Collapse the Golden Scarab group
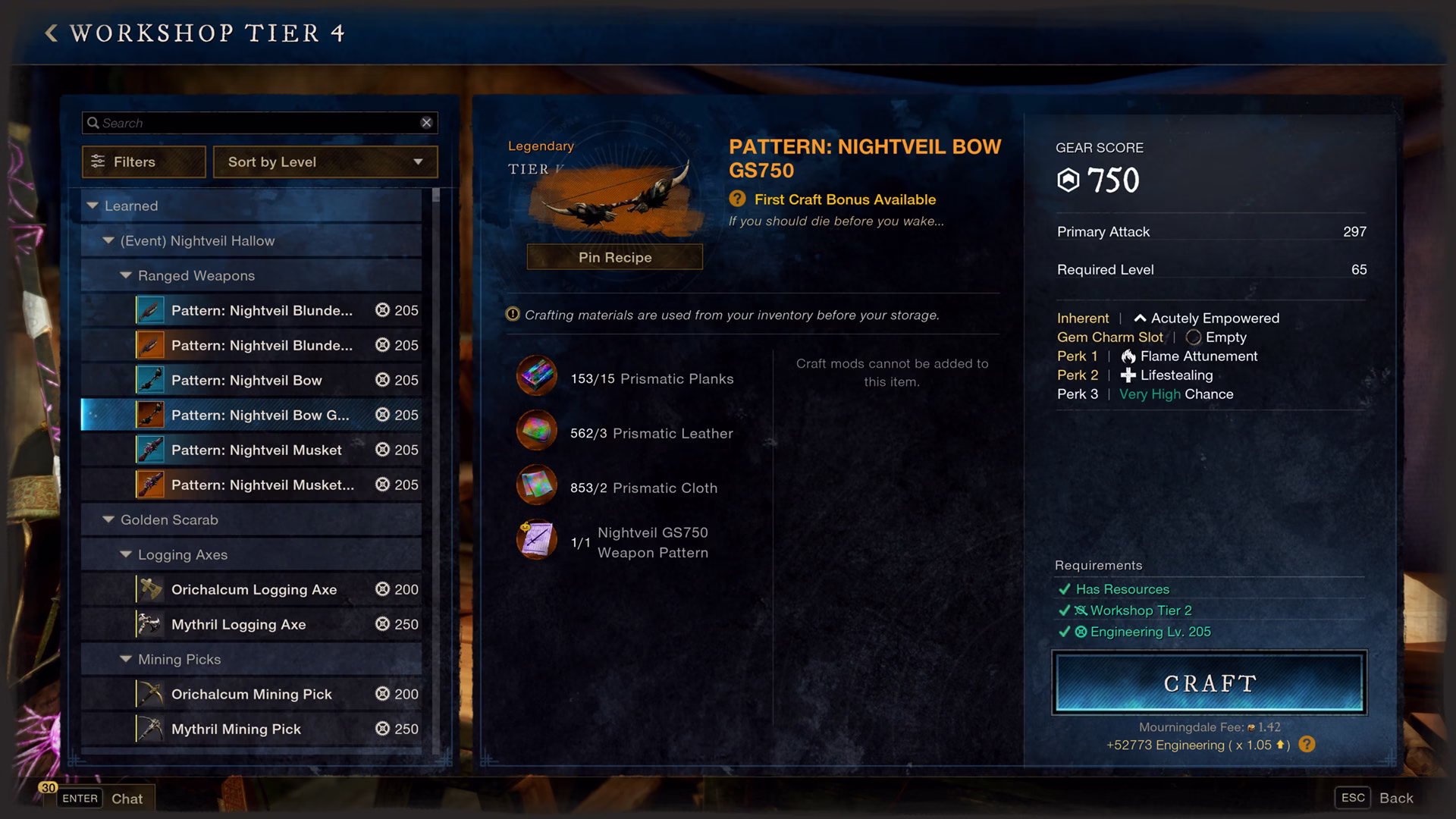This screenshot has height=819, width=1456. pos(108,519)
